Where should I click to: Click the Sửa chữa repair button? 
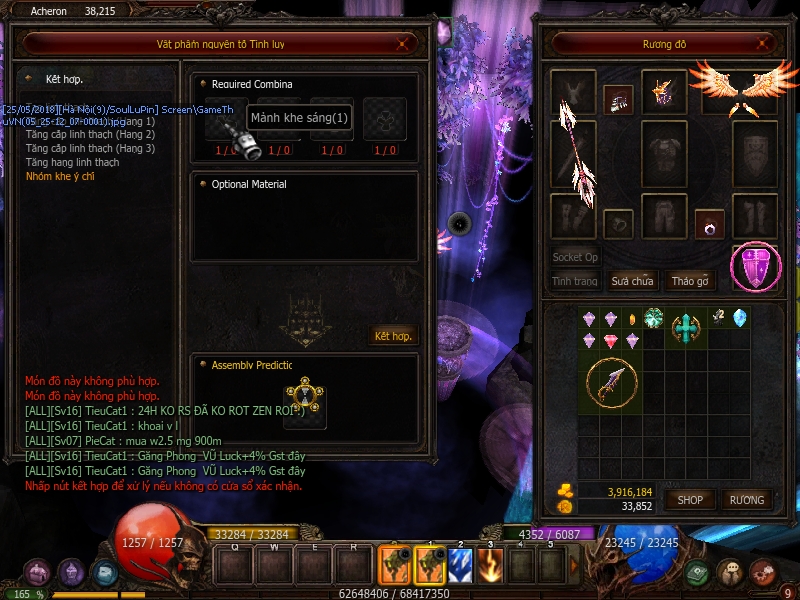[632, 281]
